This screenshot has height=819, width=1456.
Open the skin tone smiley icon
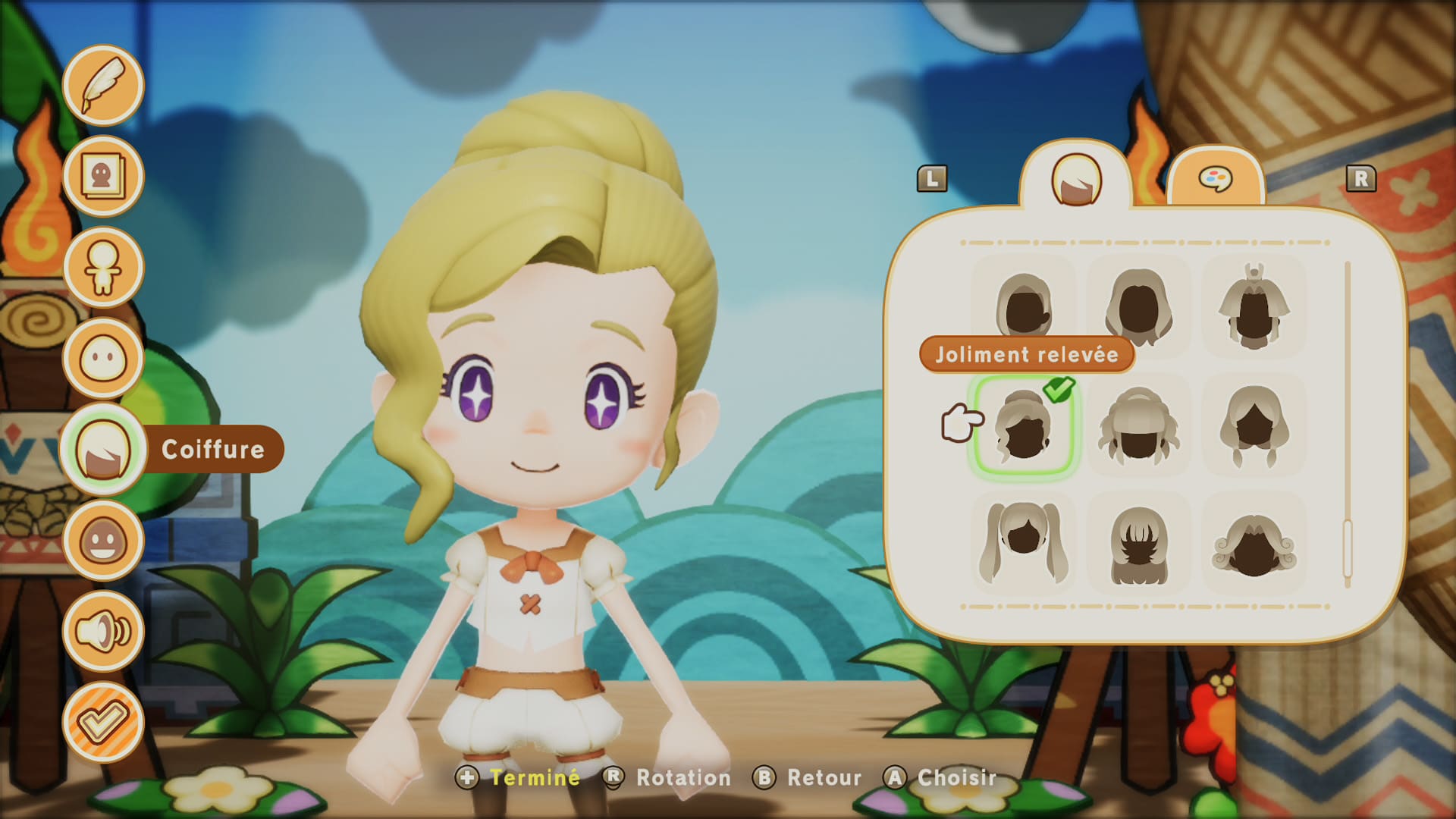(x=104, y=540)
